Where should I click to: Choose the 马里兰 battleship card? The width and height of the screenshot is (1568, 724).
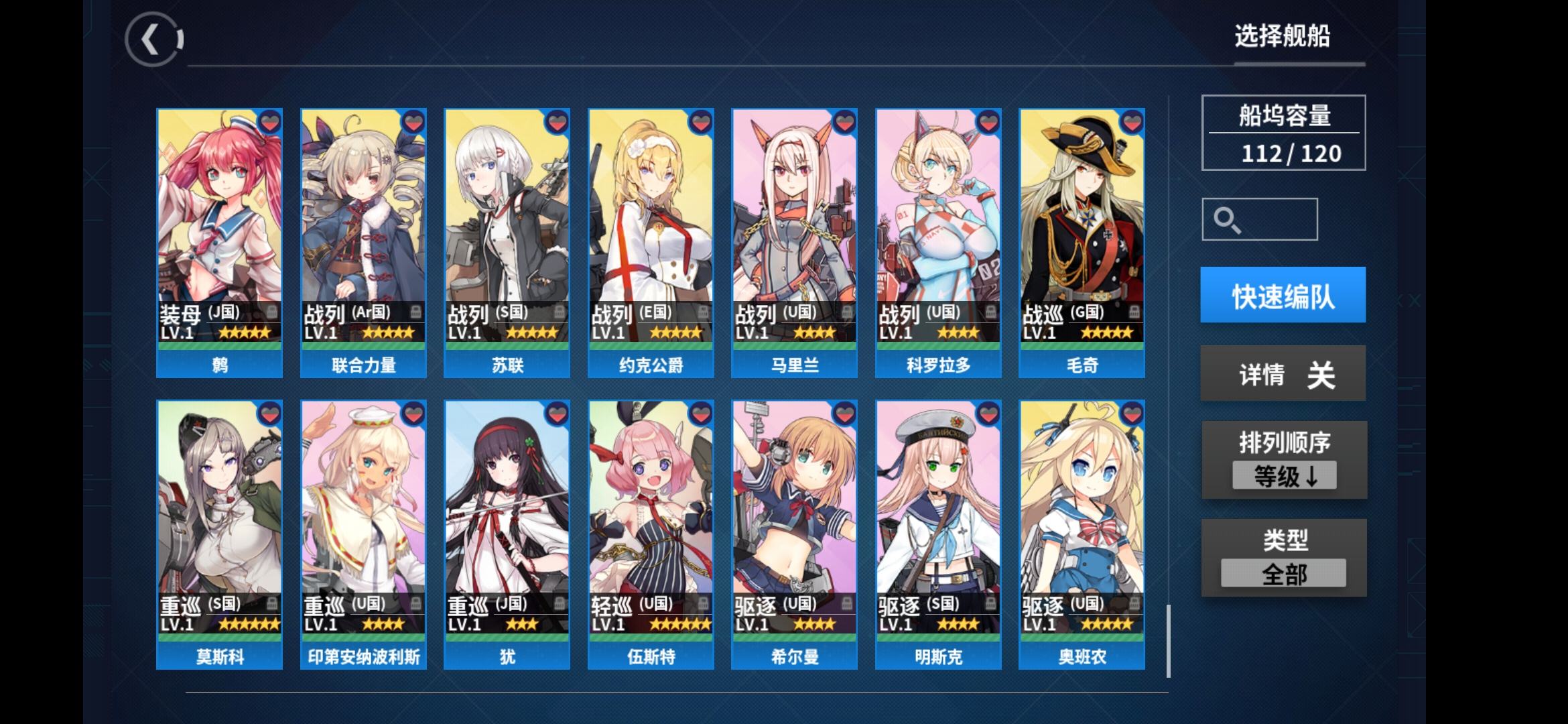(794, 243)
